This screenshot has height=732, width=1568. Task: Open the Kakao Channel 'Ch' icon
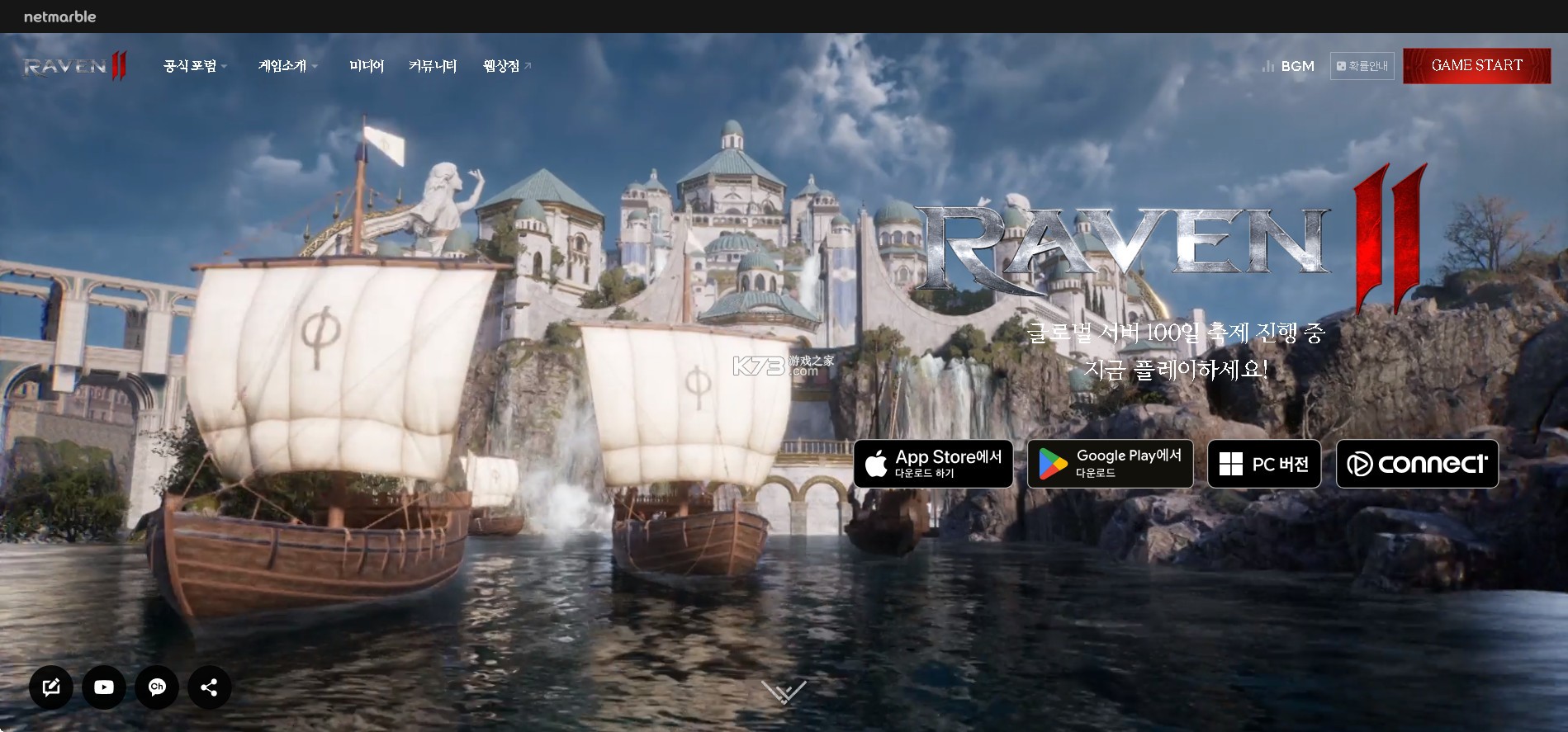(x=156, y=687)
